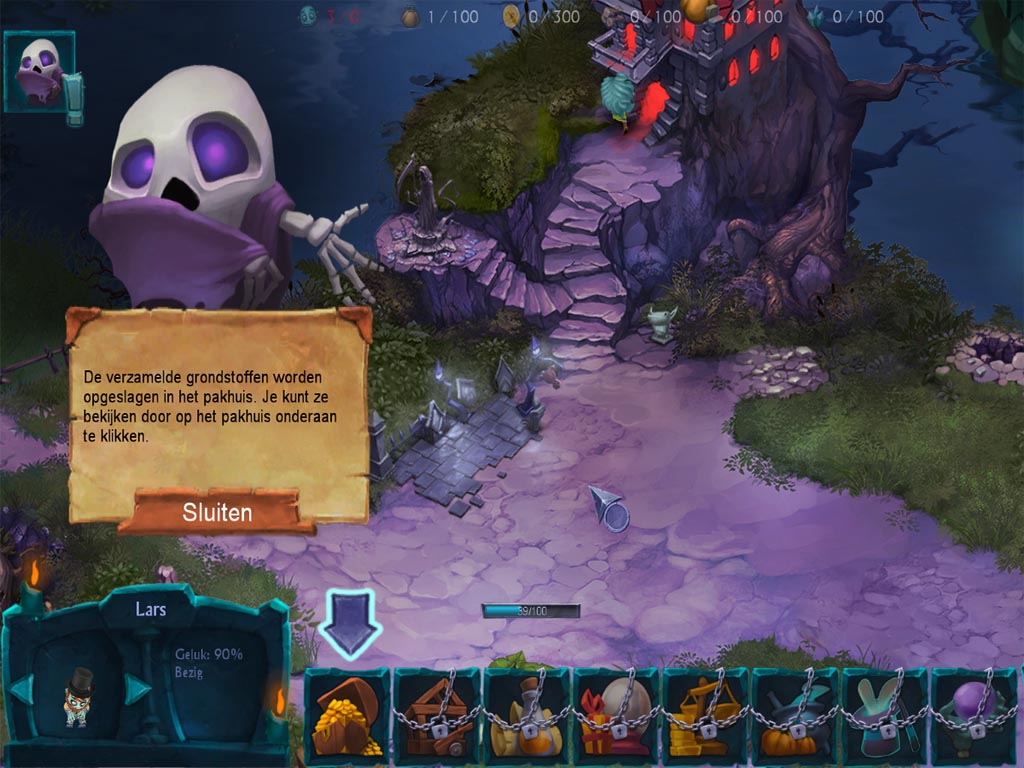Screen dimensions: 1024x768
Task: Switch to the next worker with right arrow
Action: [x=137, y=688]
